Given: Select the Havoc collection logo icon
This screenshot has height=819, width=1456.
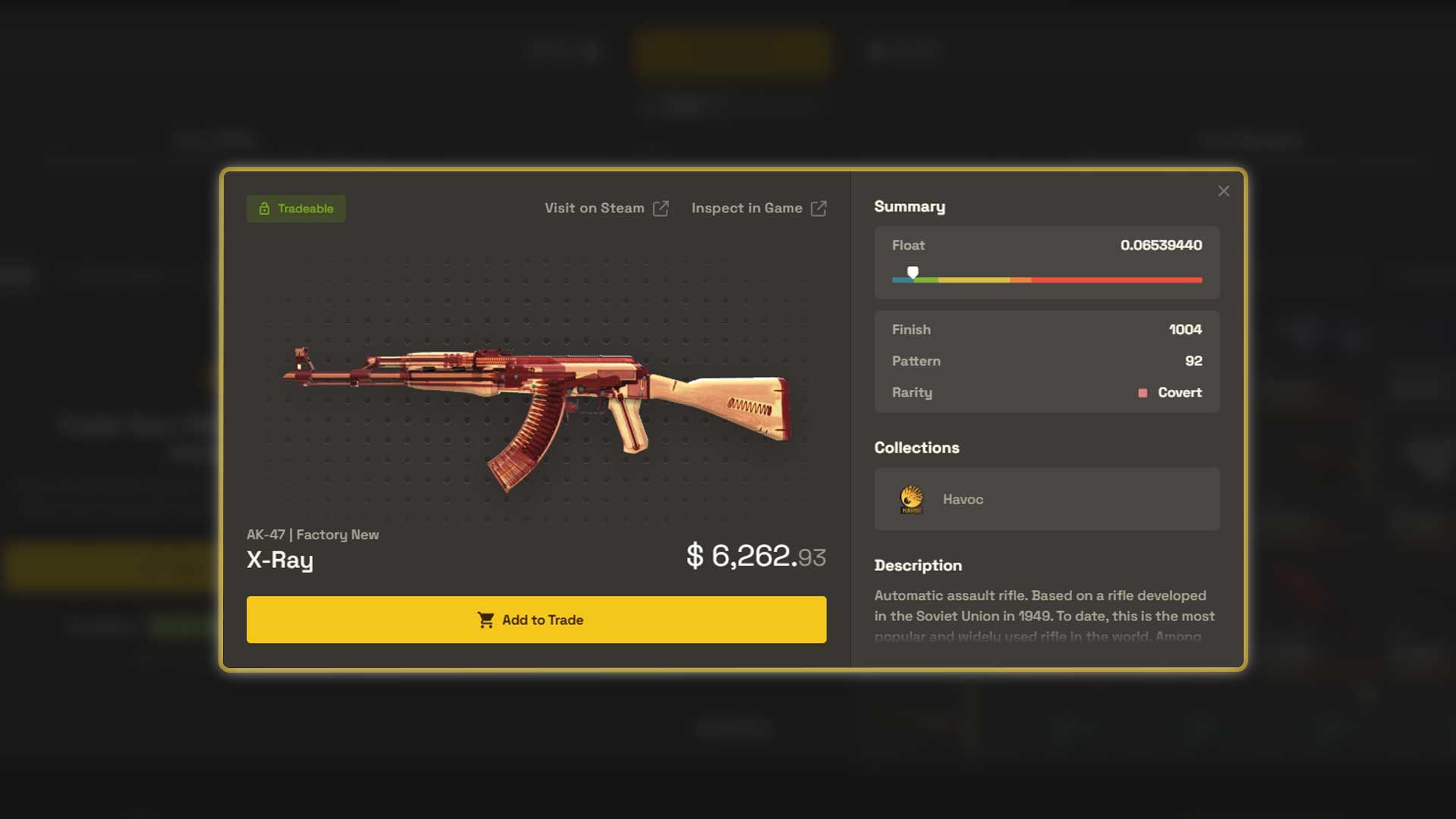Looking at the screenshot, I should coord(910,499).
